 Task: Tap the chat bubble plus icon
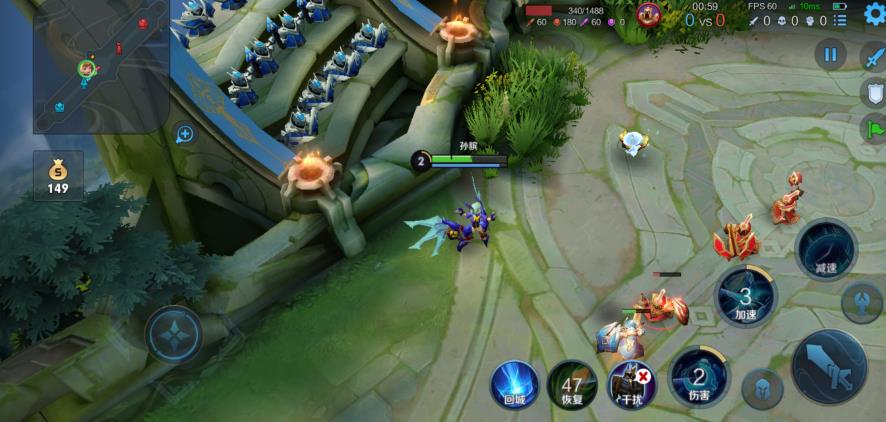point(184,133)
